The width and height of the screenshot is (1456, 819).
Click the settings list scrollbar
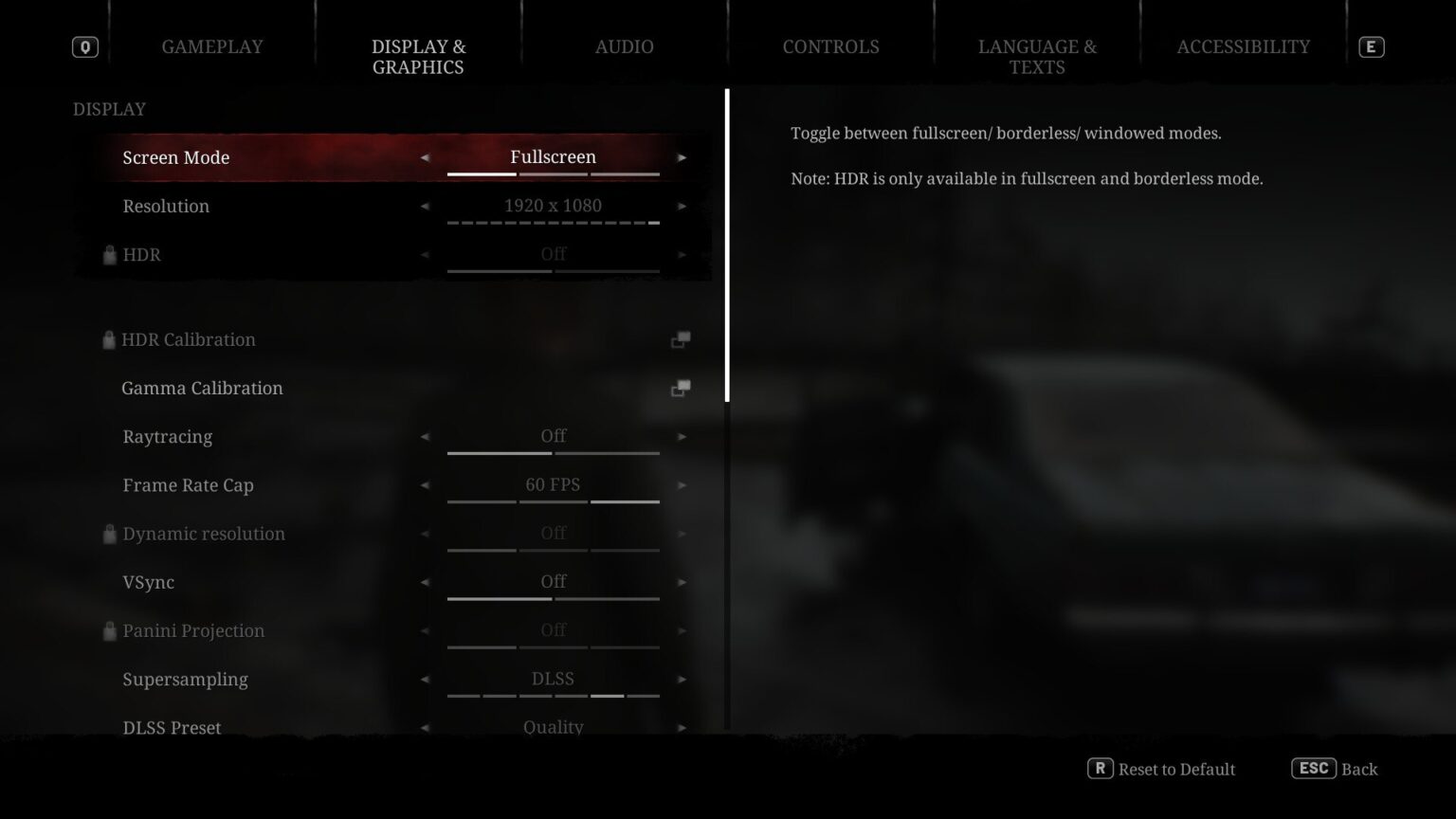click(x=727, y=246)
